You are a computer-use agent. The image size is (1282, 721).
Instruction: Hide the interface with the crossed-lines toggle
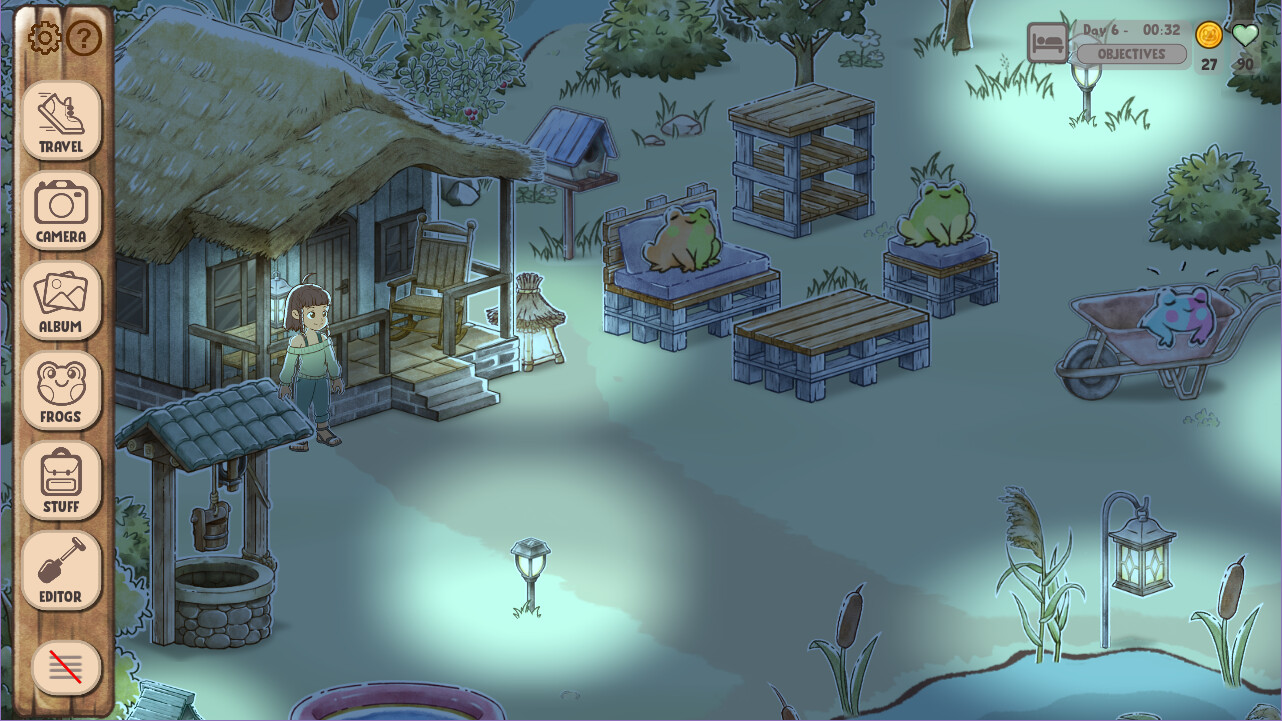tap(63, 667)
